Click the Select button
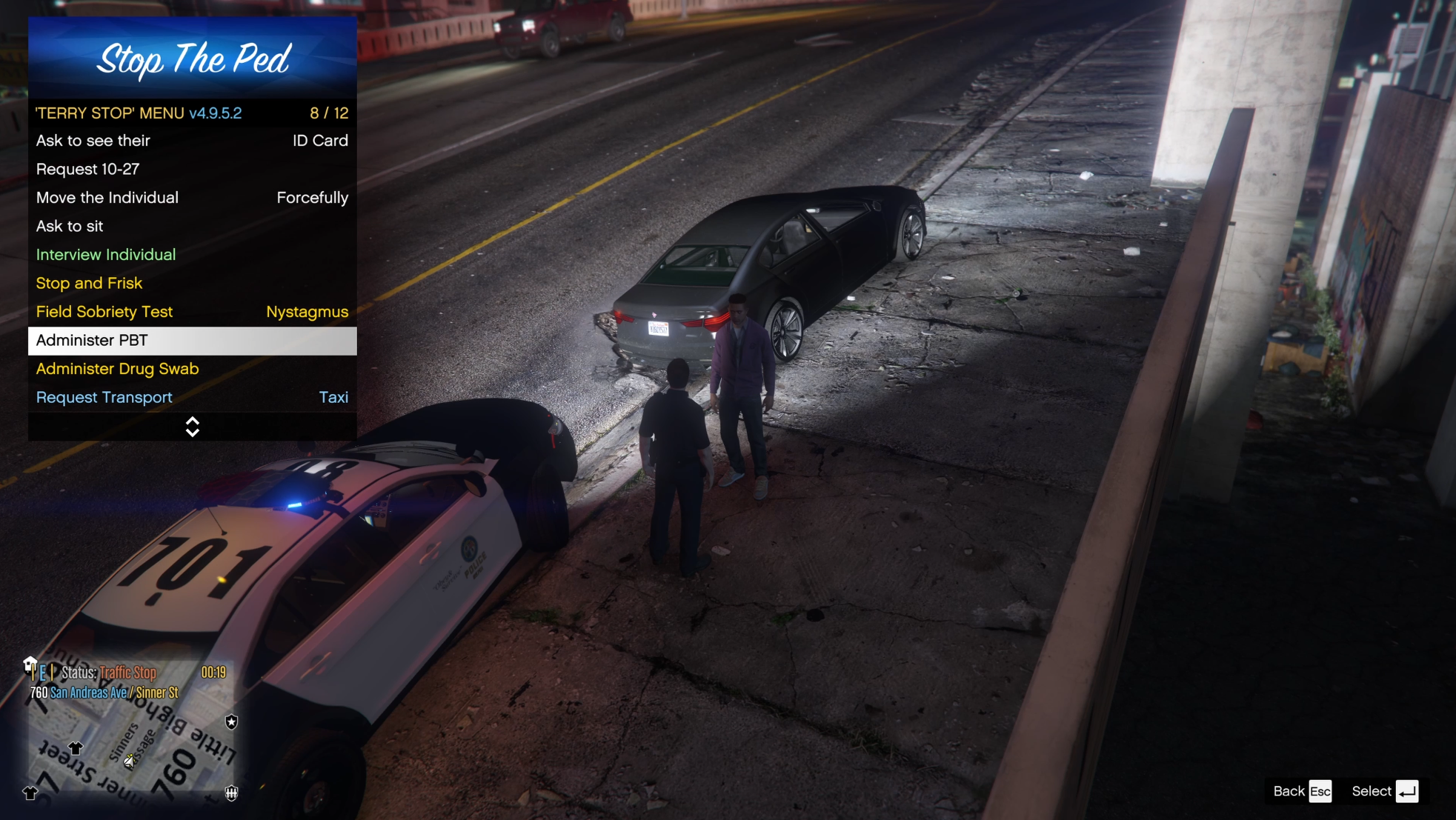Screen dimensions: 1456x820 (x=1384, y=791)
